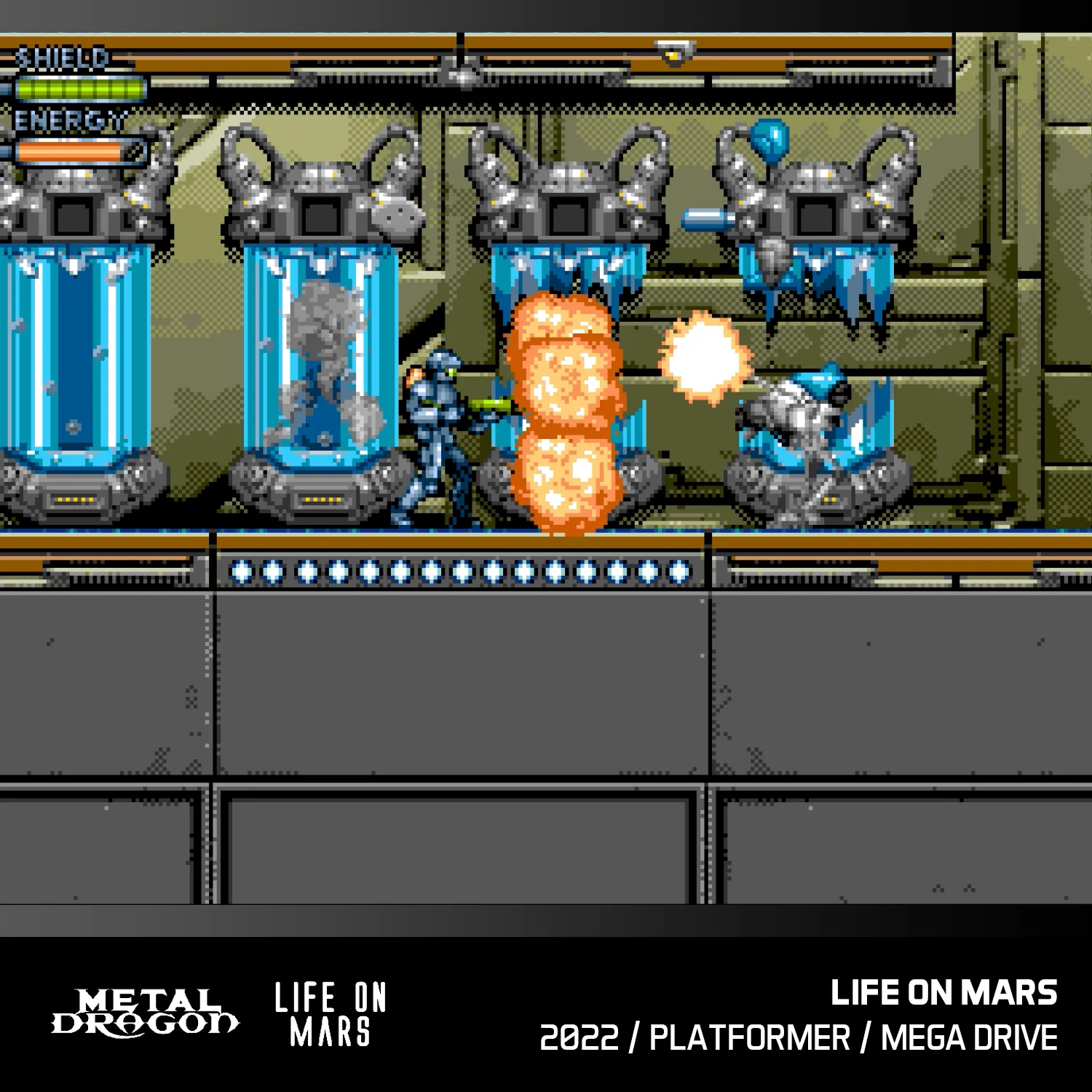The image size is (1092, 1092).
Task: Select the floating blue capsule item
Action: [706, 218]
